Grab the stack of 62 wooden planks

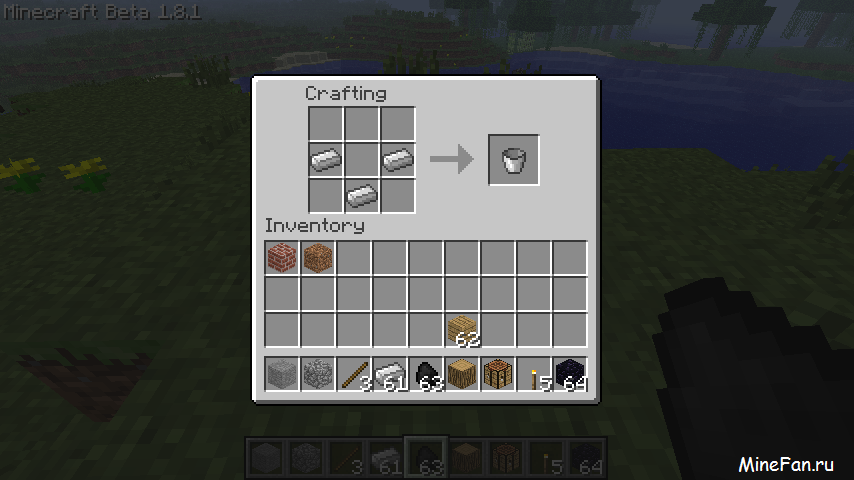[462, 331]
